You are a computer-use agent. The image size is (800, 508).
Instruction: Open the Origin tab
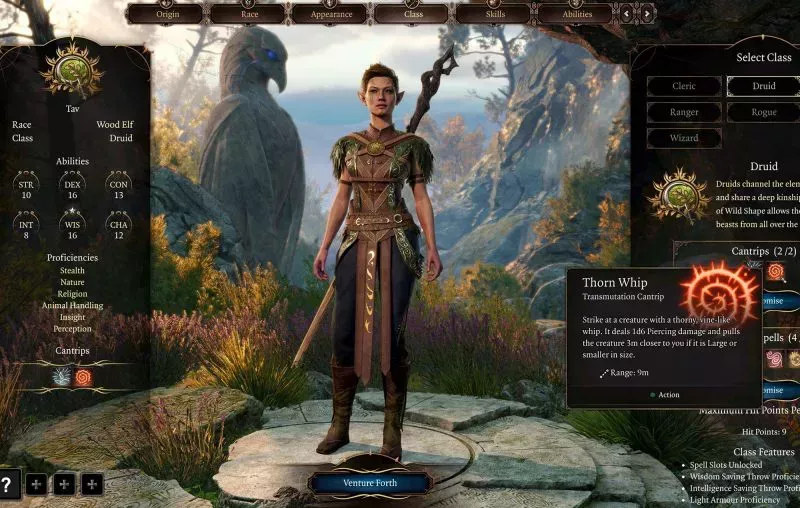click(x=166, y=14)
